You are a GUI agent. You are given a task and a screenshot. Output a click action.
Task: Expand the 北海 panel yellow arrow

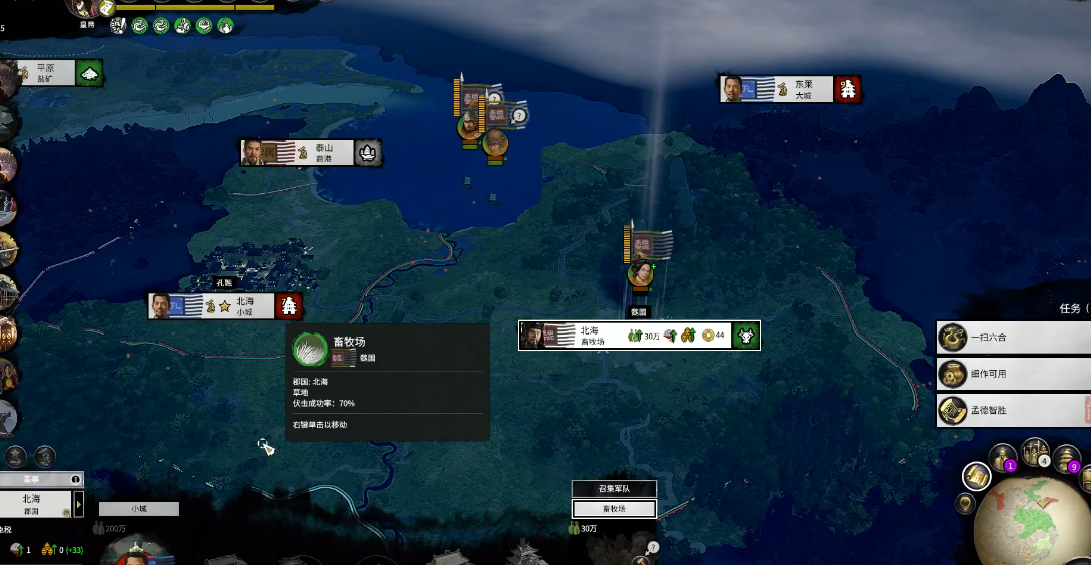pyautogui.click(x=79, y=504)
